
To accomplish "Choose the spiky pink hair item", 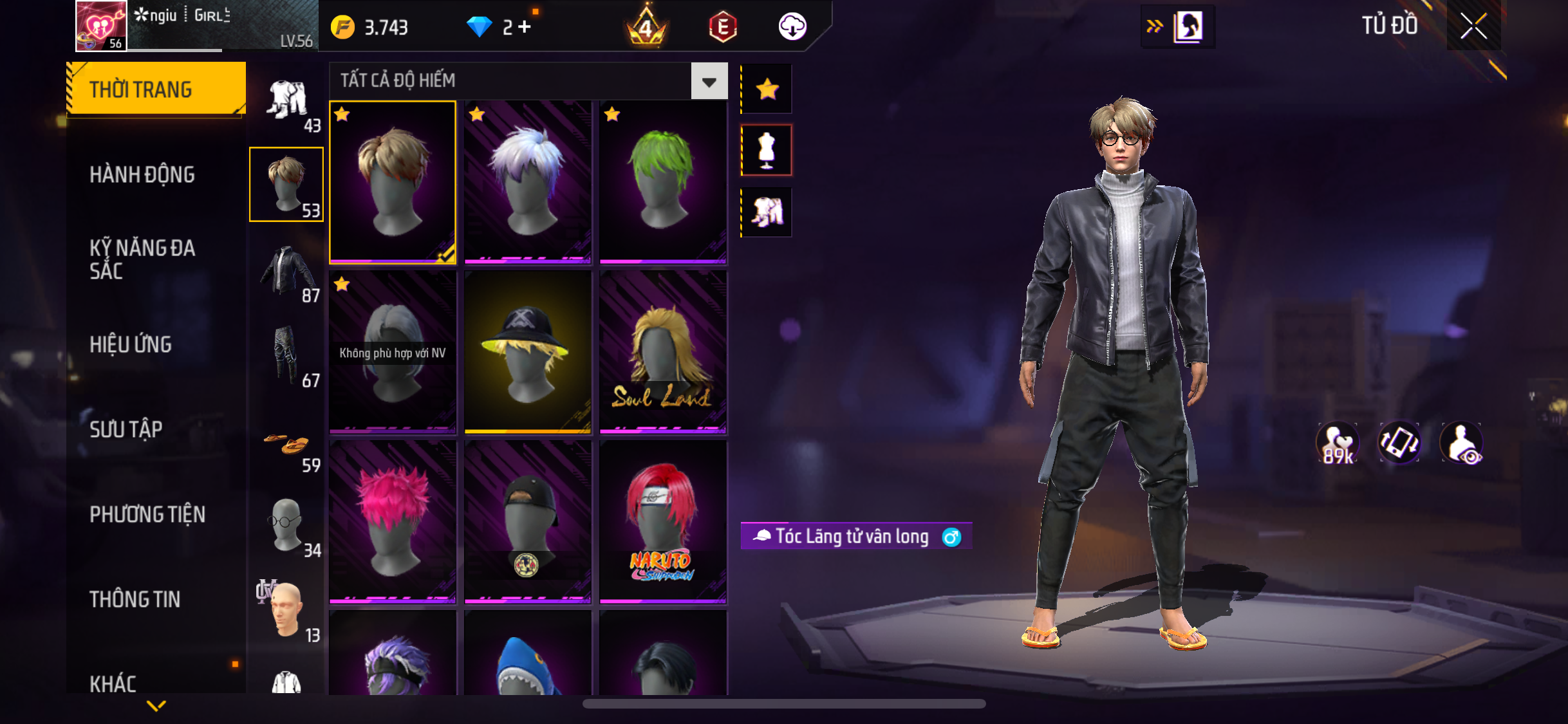I will coord(393,521).
